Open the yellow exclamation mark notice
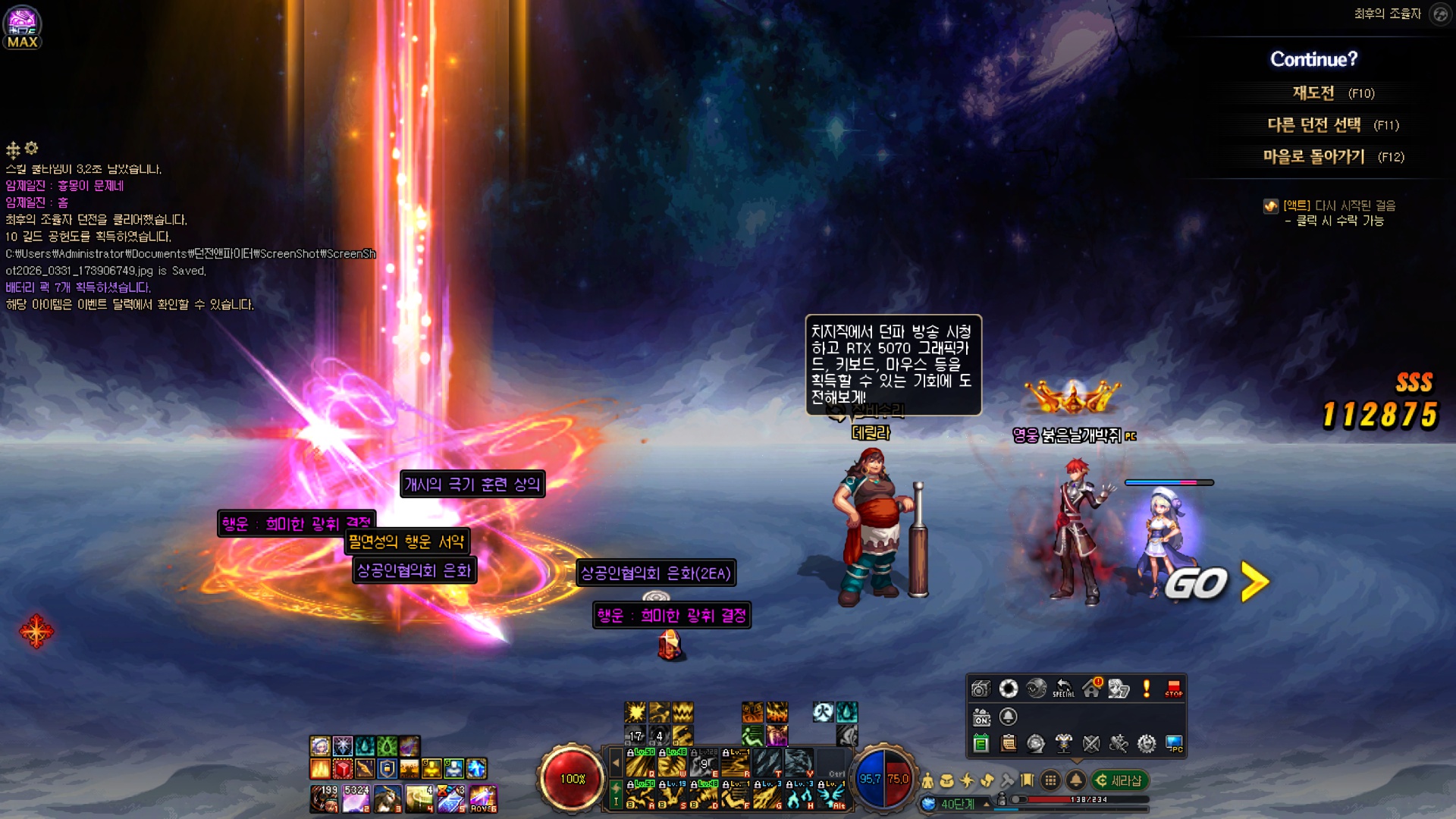 pyautogui.click(x=1147, y=689)
